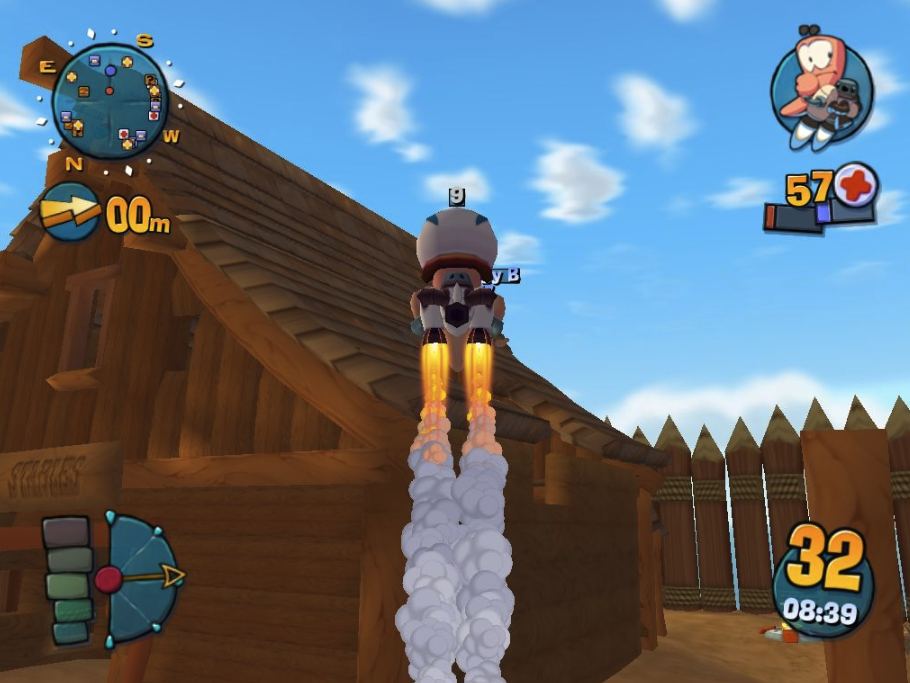910x683 pixels.
Task: Click the wind direction arrow indicator
Action: tap(70, 211)
